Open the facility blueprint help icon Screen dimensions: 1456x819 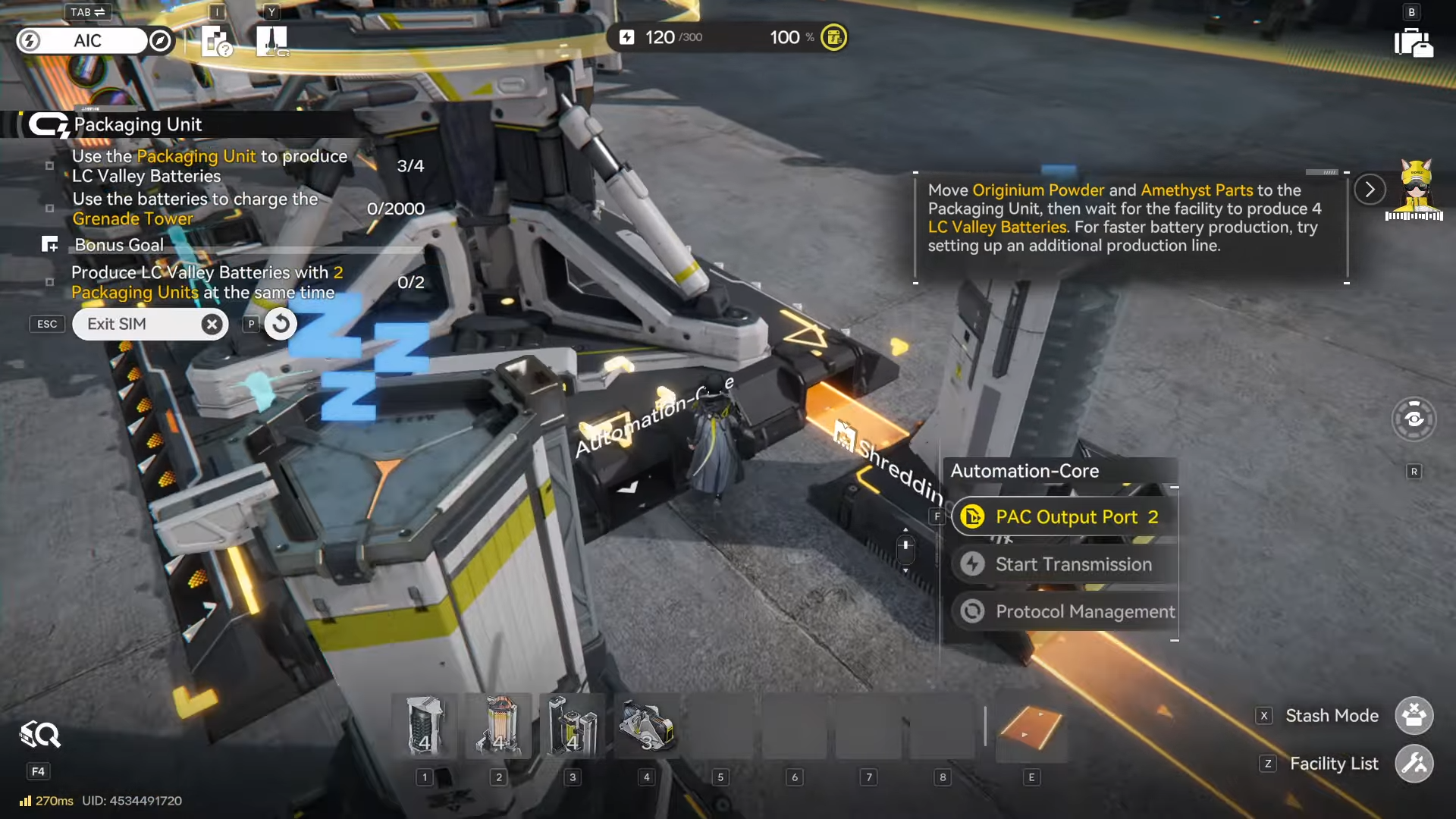coord(217,41)
